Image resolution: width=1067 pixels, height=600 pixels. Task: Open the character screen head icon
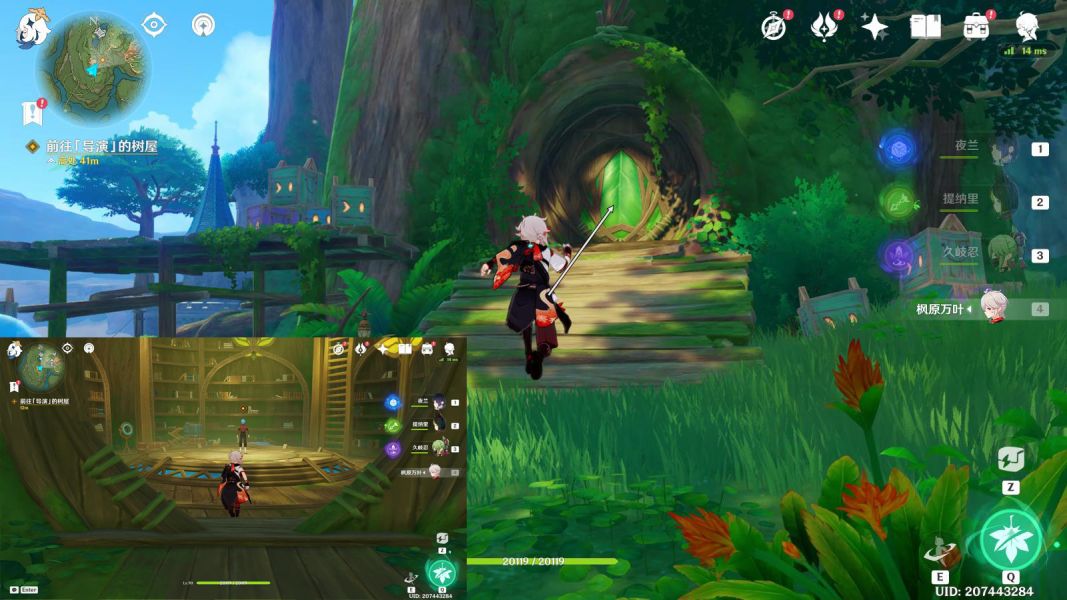click(x=1027, y=25)
